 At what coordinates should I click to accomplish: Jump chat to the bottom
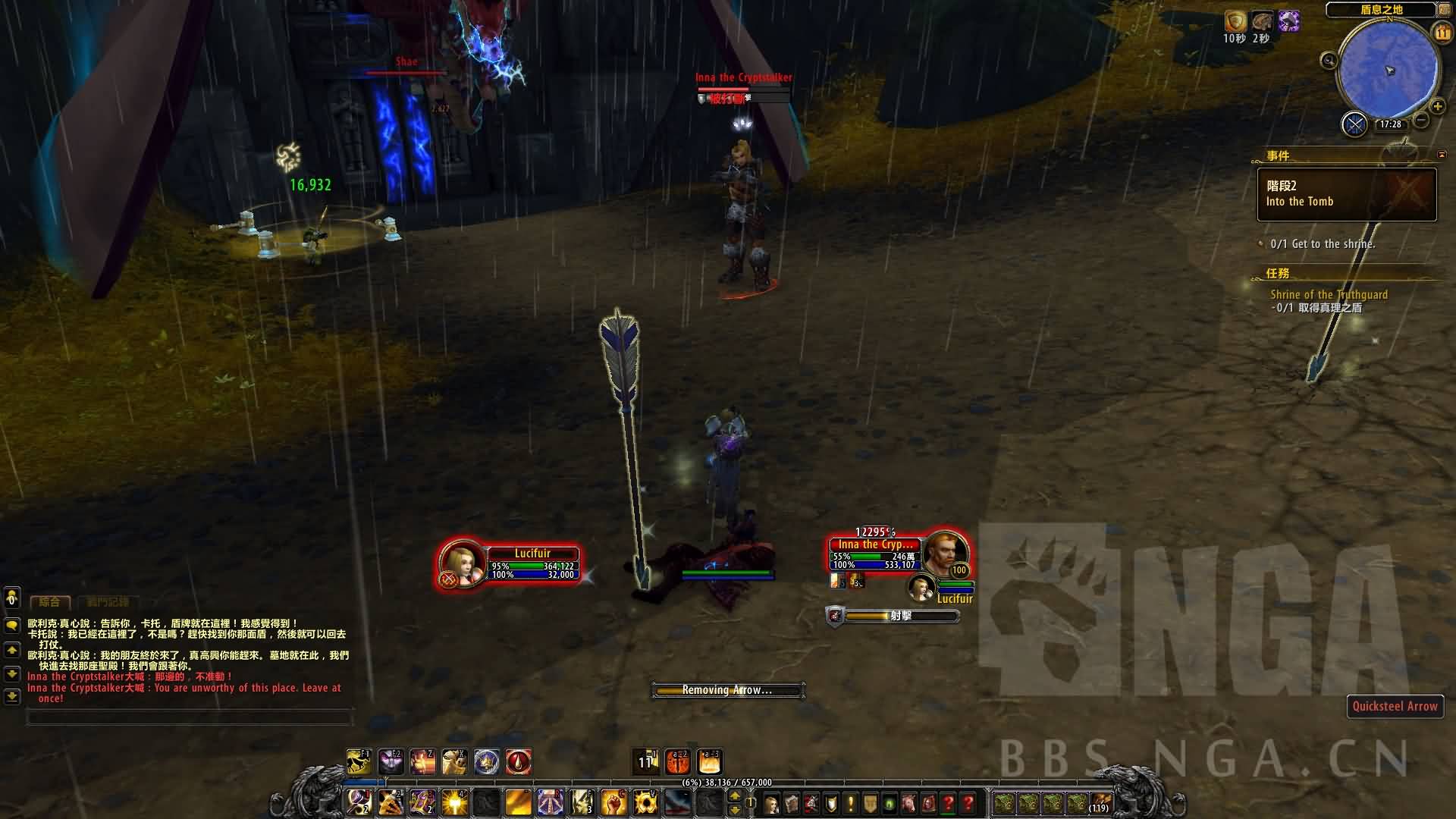pos(12,695)
